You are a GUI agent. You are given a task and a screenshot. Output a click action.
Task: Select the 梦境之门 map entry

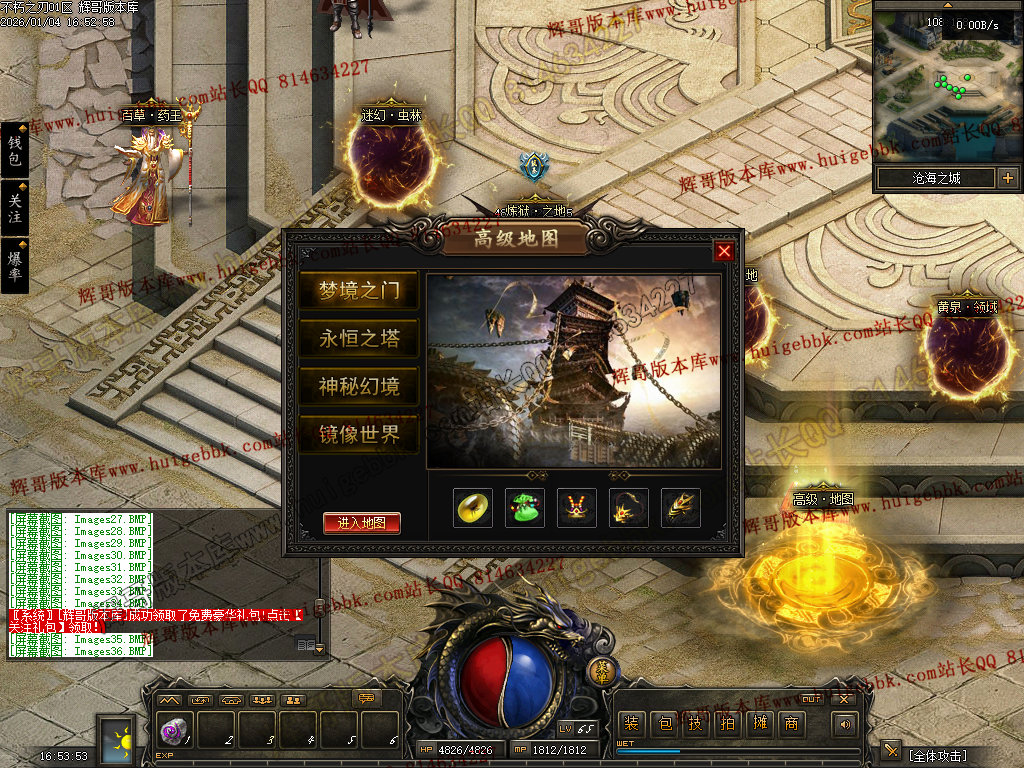pyautogui.click(x=358, y=291)
